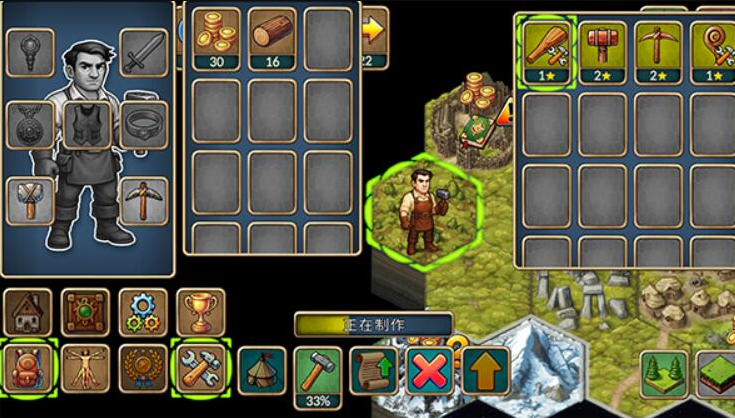
Task: Toggle the wrench and hammer crafting panel
Action: (201, 368)
